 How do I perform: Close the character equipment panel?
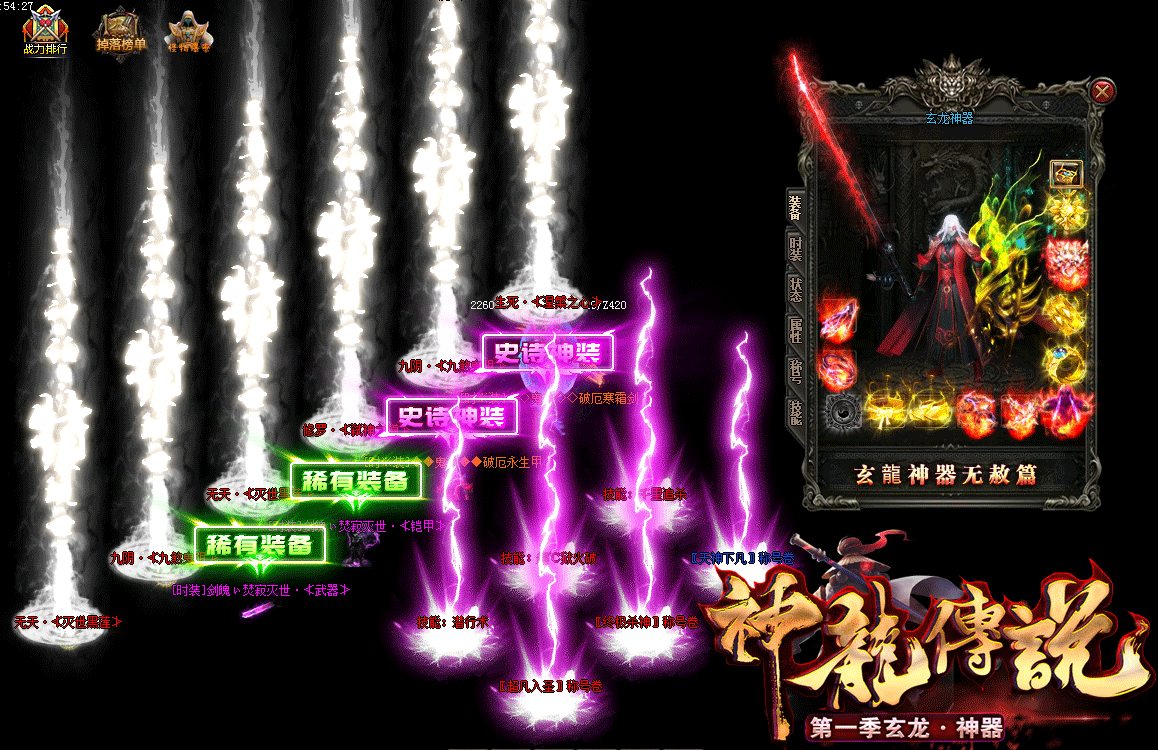[1103, 92]
